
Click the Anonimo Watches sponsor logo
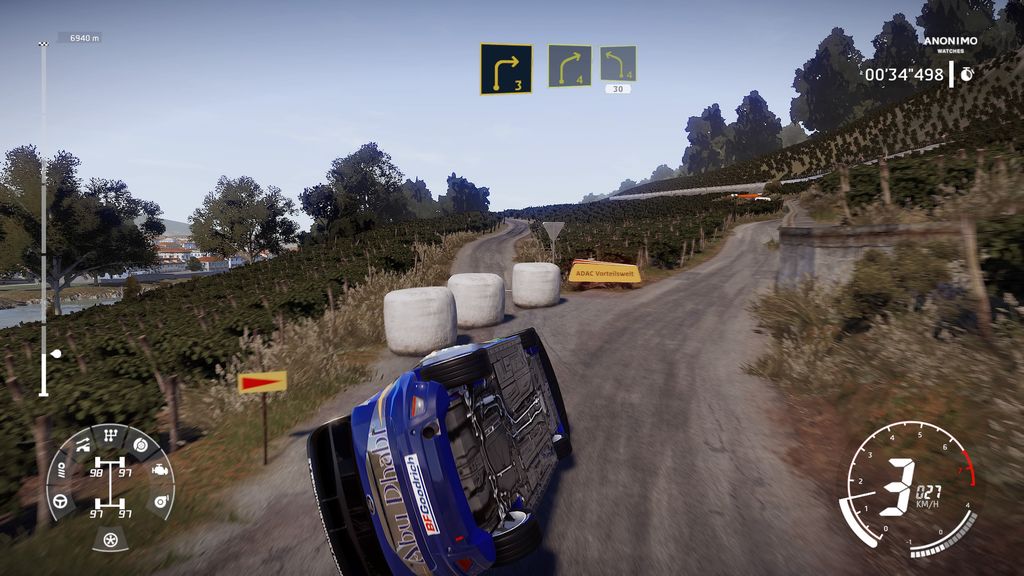pyautogui.click(x=949, y=46)
